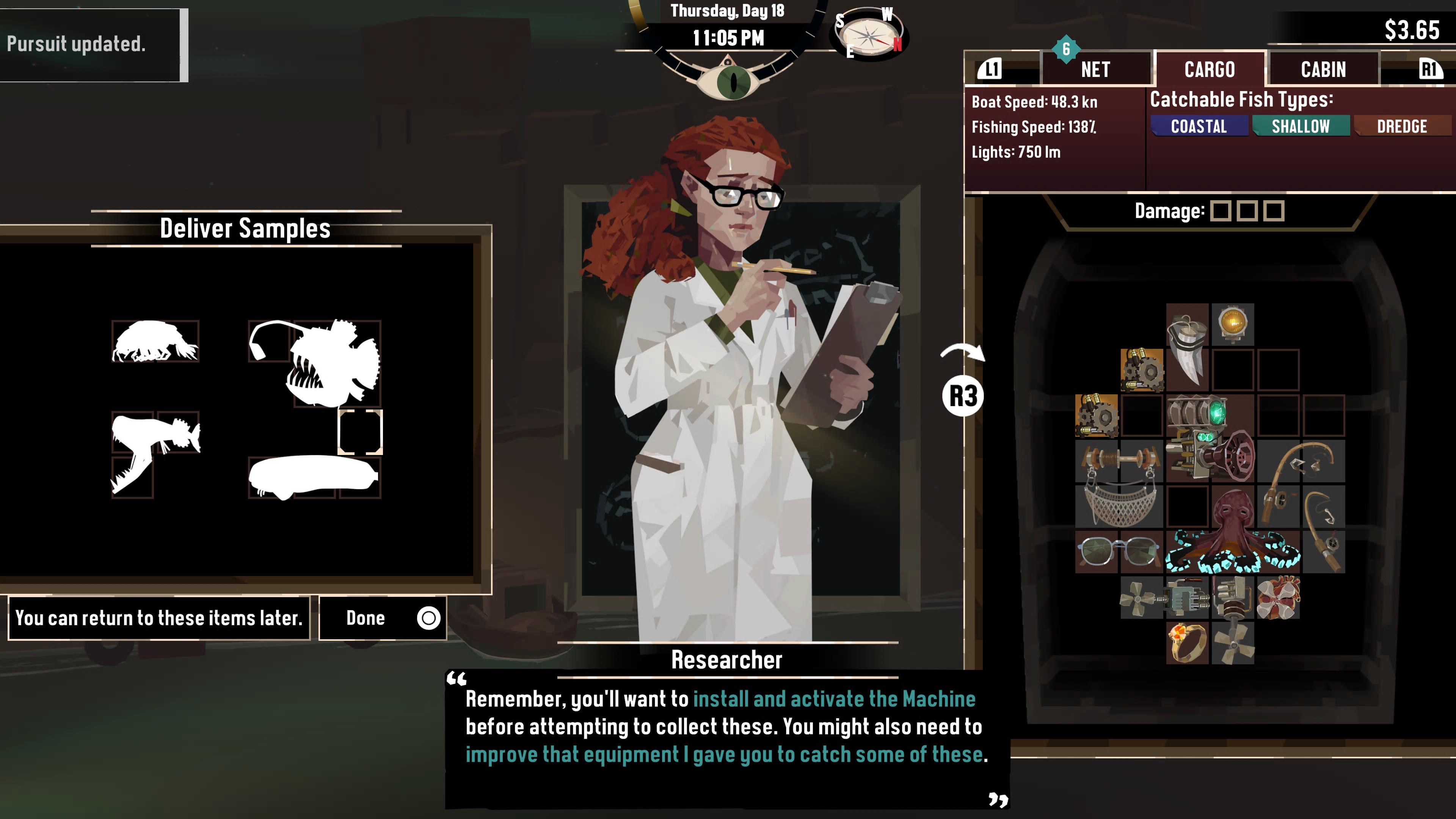This screenshot has height=819, width=1456.
Task: Select the long flat fish silhouette
Action: 312,477
